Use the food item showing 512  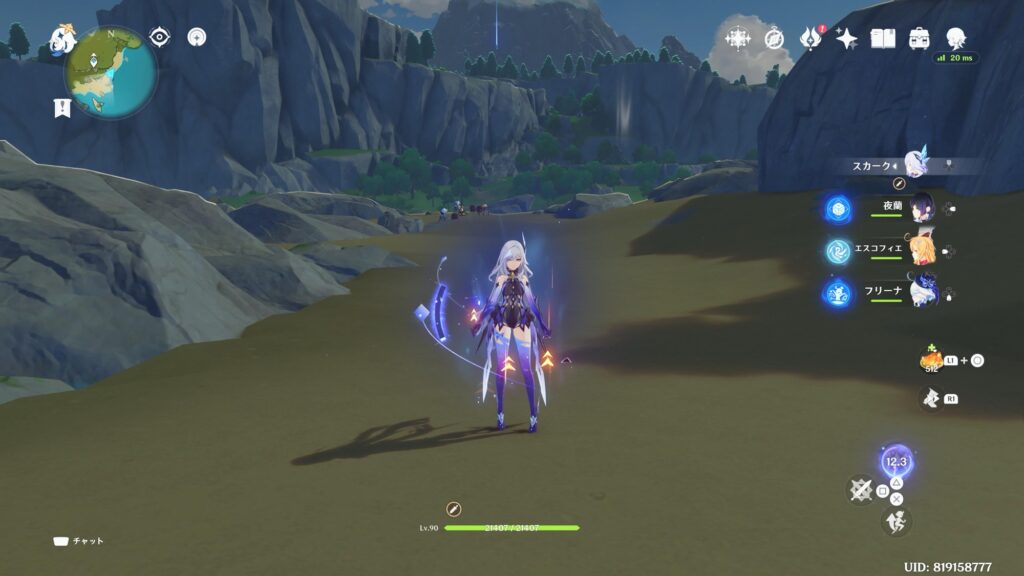click(932, 361)
